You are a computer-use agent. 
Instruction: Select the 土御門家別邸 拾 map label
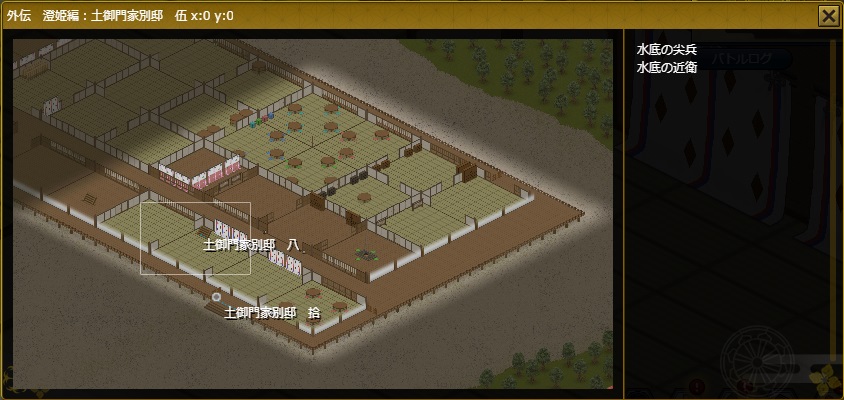(272, 312)
